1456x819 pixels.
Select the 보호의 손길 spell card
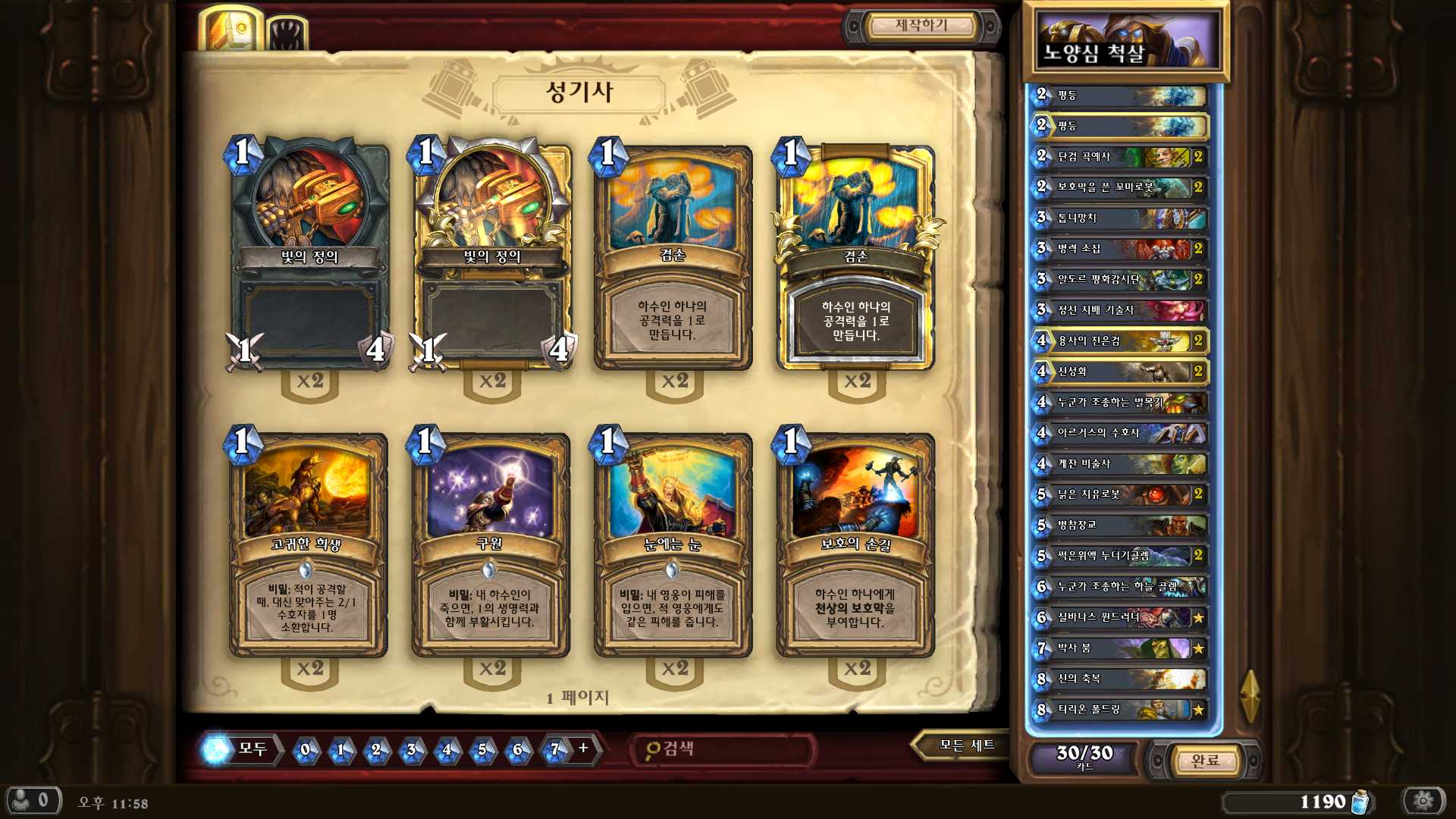pos(855,544)
